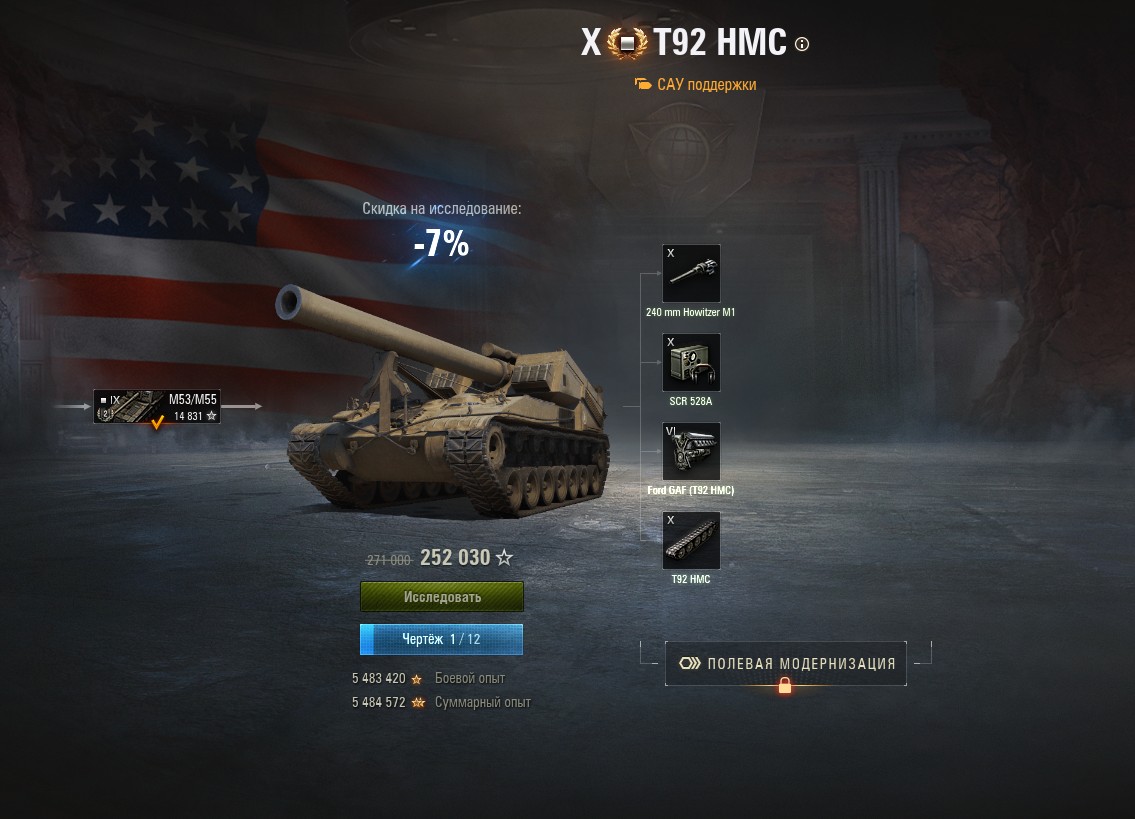Image resolution: width=1135 pixels, height=819 pixels.
Task: Open Полевая модернизация field modification
Action: [x=785, y=663]
